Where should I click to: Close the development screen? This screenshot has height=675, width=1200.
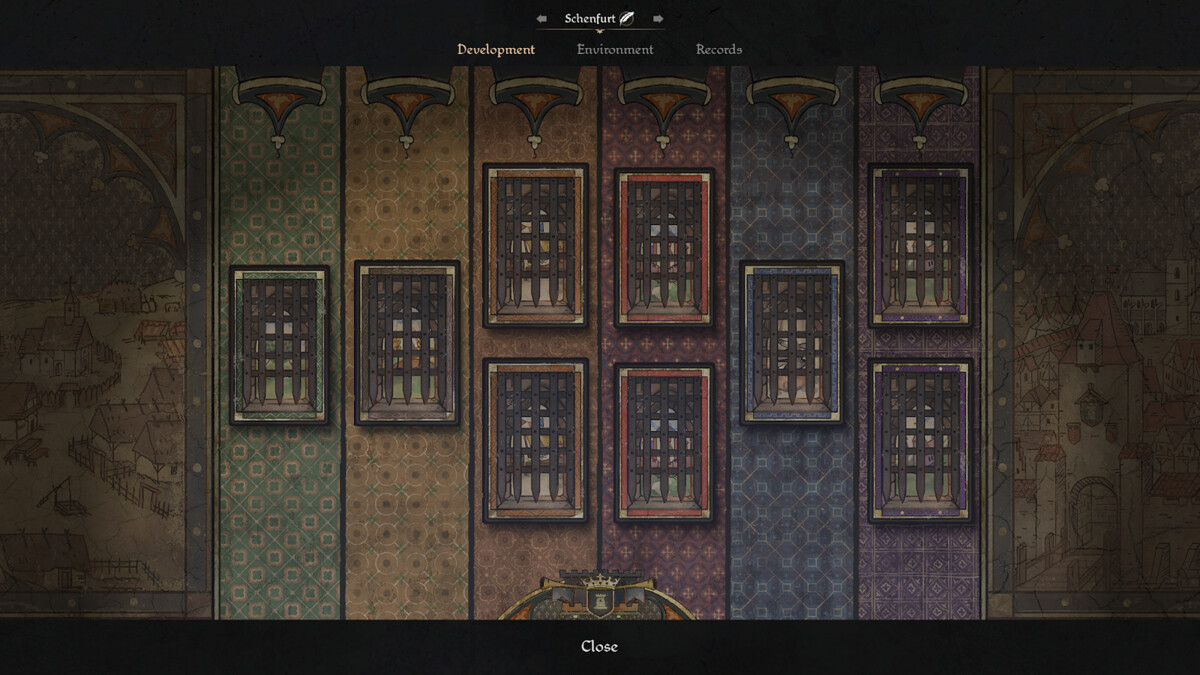599,646
